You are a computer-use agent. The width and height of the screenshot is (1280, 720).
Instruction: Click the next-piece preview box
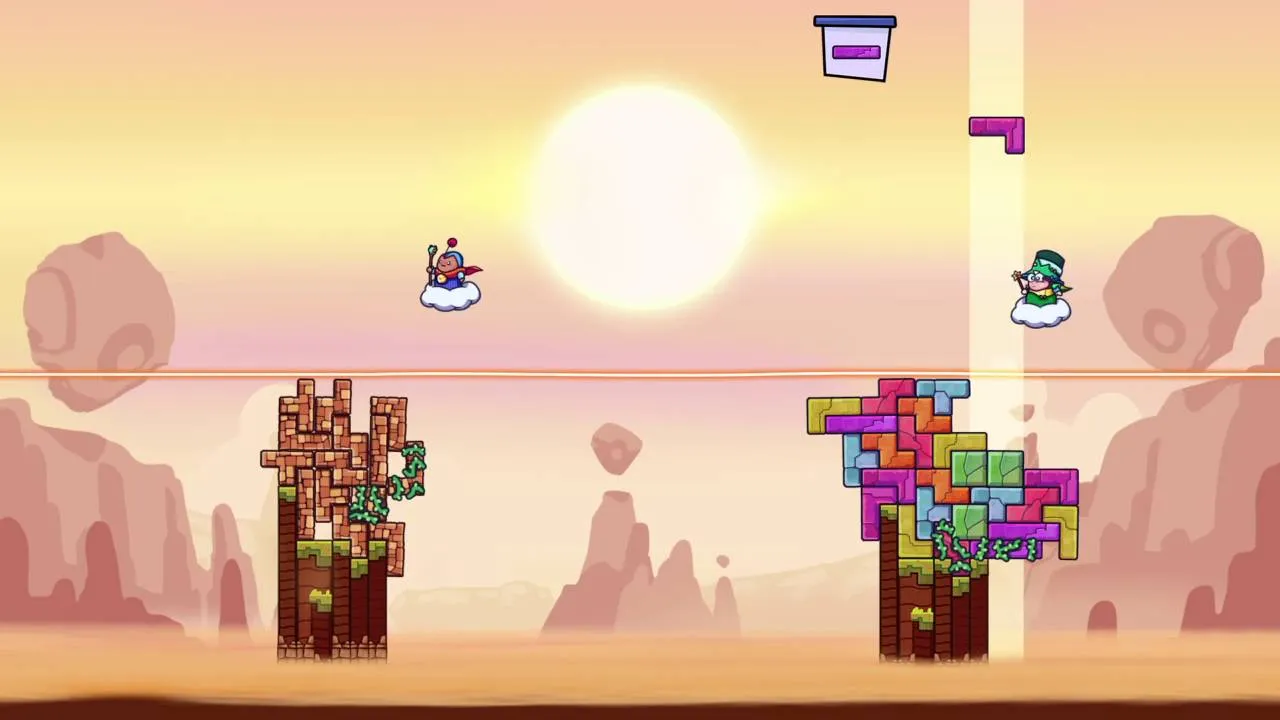click(x=855, y=49)
